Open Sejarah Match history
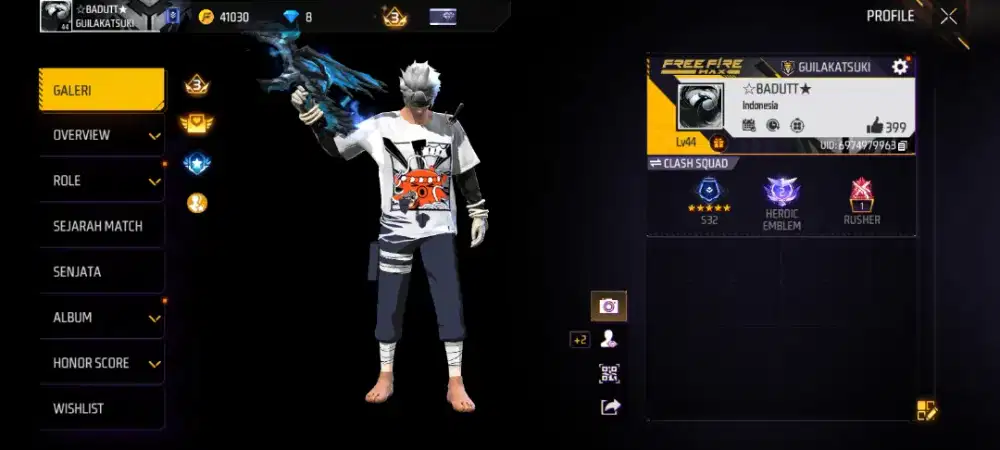 click(x=101, y=226)
